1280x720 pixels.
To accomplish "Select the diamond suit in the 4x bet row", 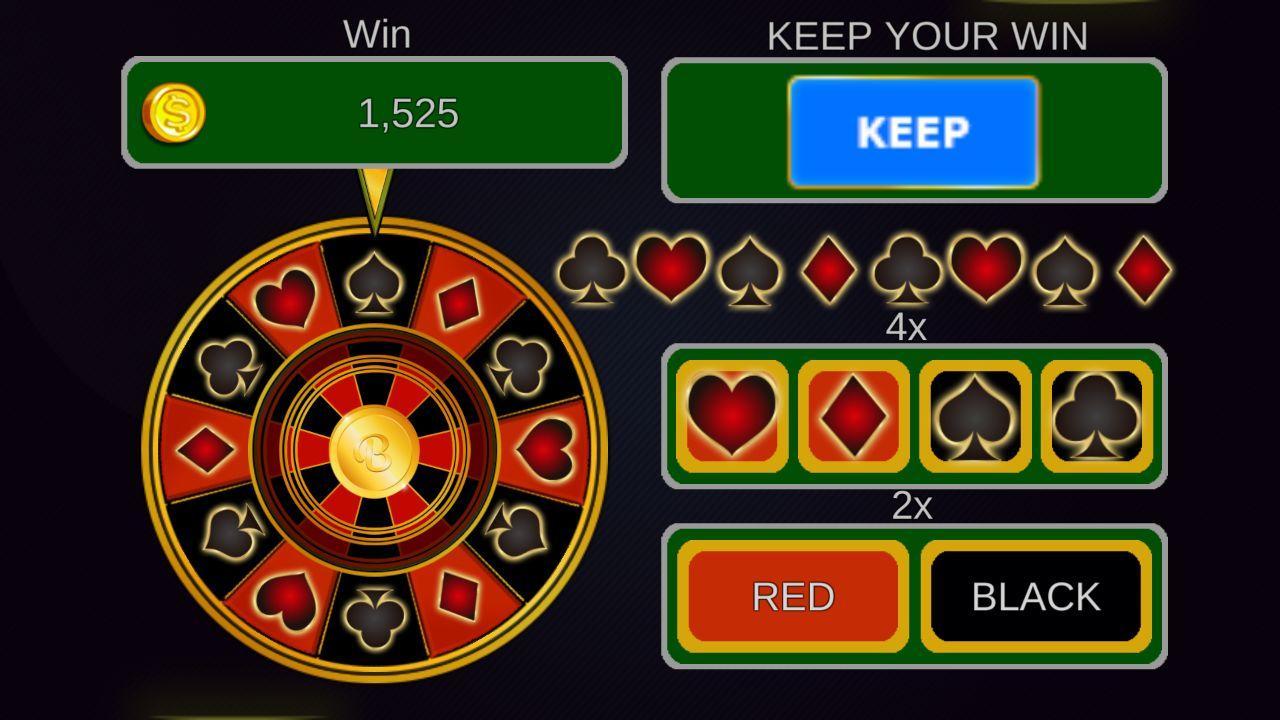I will (855, 415).
